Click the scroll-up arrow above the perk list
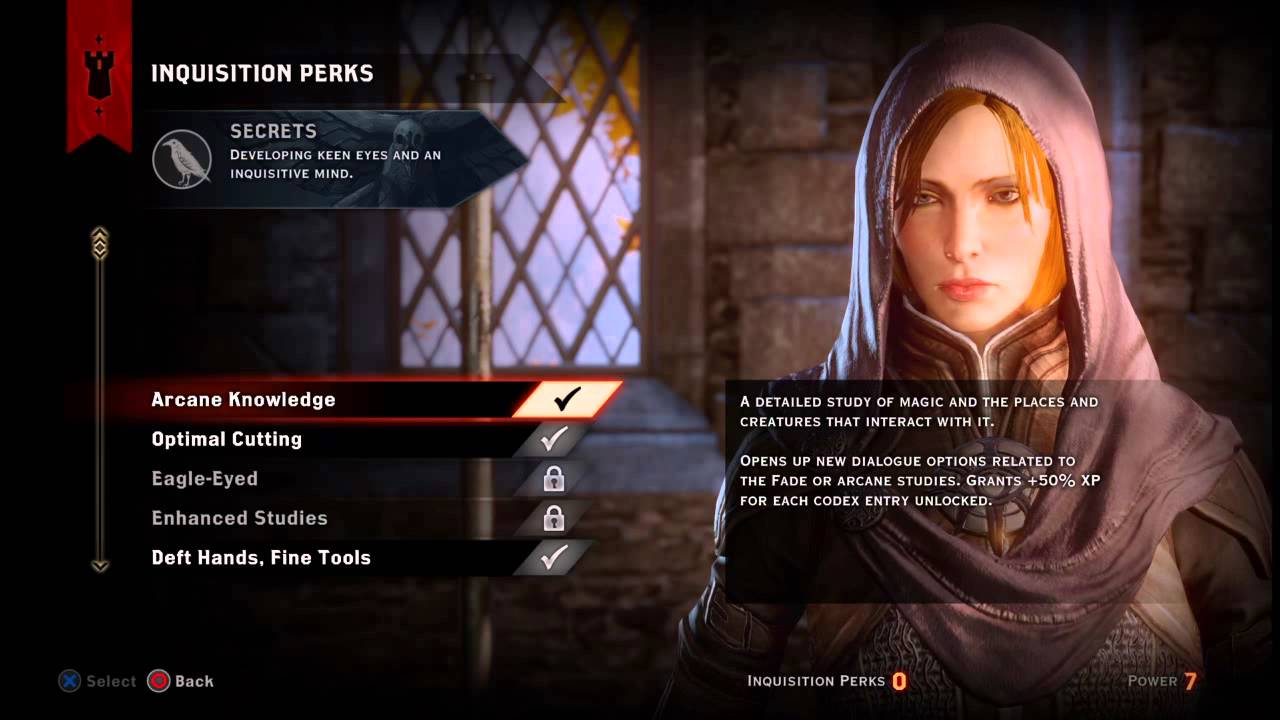 (100, 240)
